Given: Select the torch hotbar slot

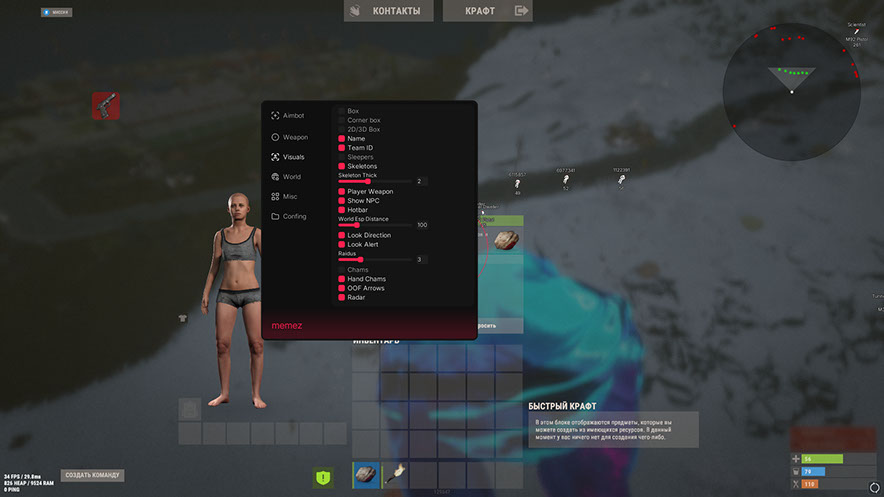Looking at the screenshot, I should pyautogui.click(x=395, y=475).
